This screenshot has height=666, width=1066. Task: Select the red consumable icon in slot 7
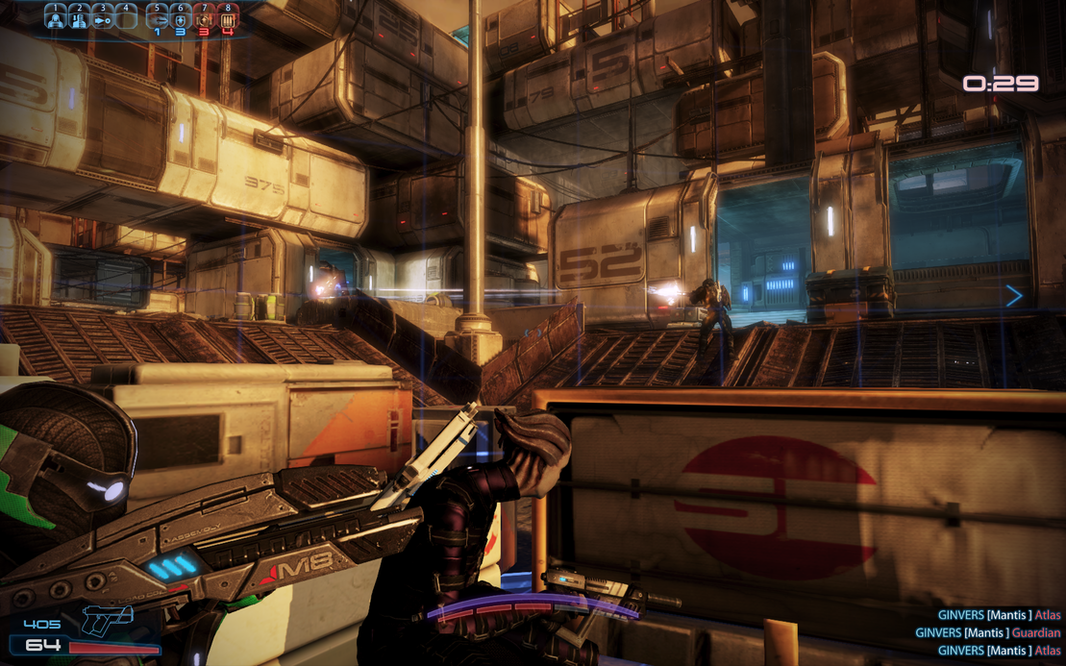(204, 18)
